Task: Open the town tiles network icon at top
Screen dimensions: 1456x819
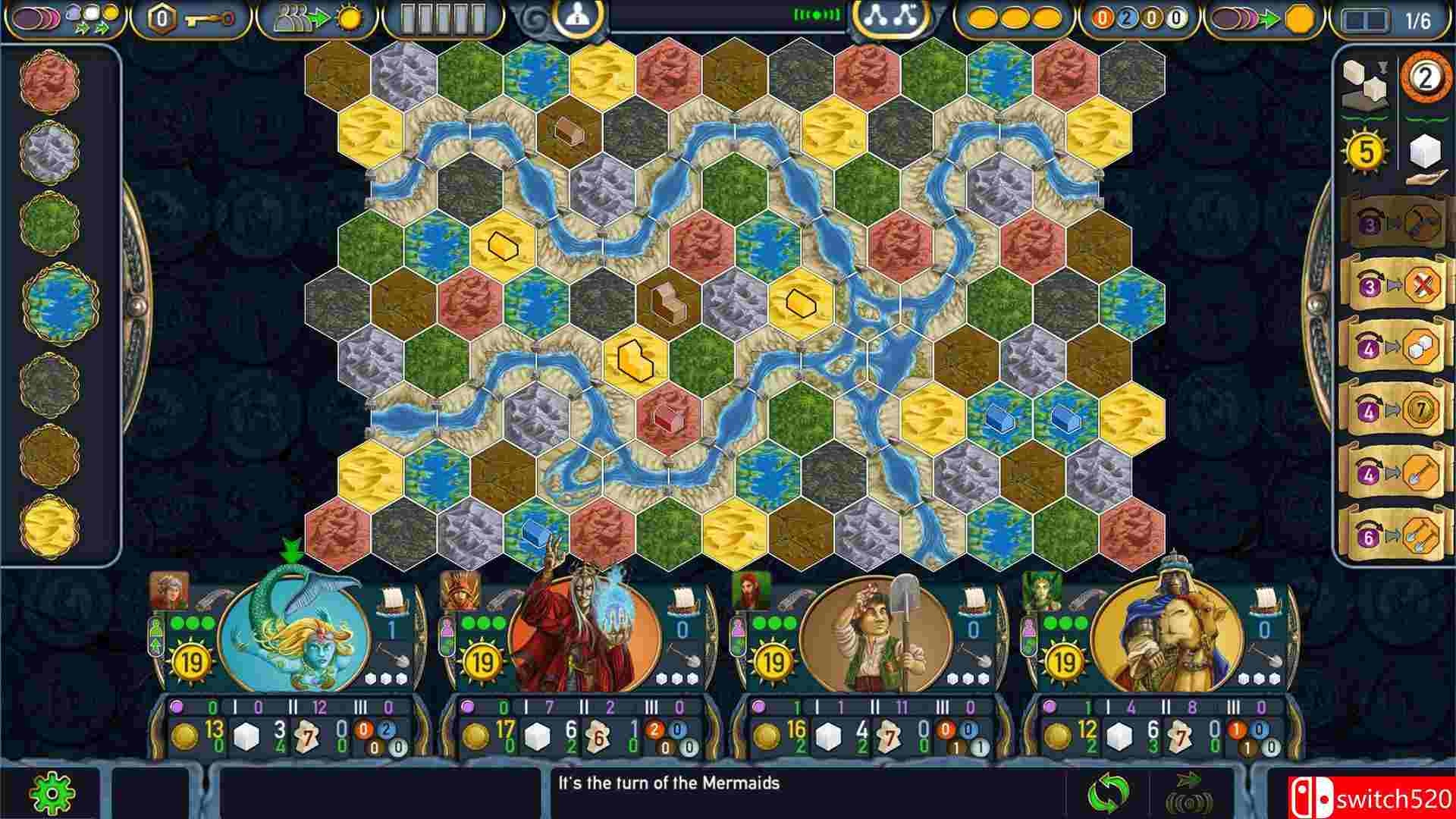Action: point(891,17)
